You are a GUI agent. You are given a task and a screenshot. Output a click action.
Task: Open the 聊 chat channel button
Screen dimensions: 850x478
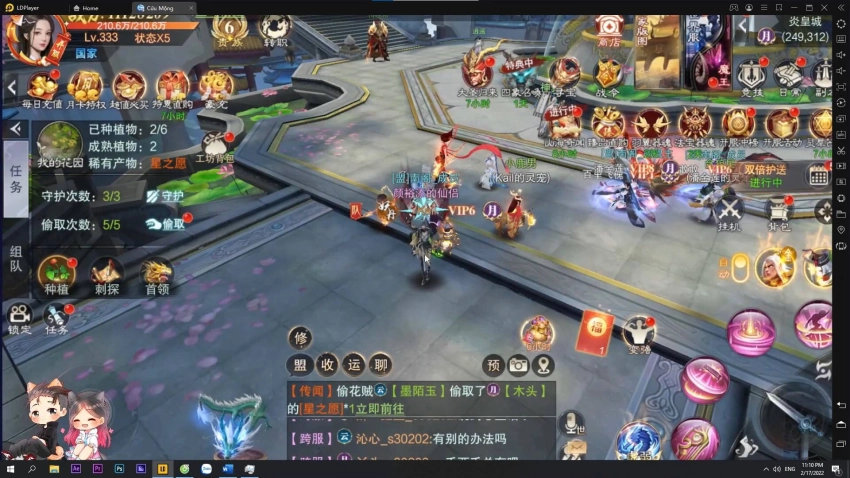click(381, 364)
